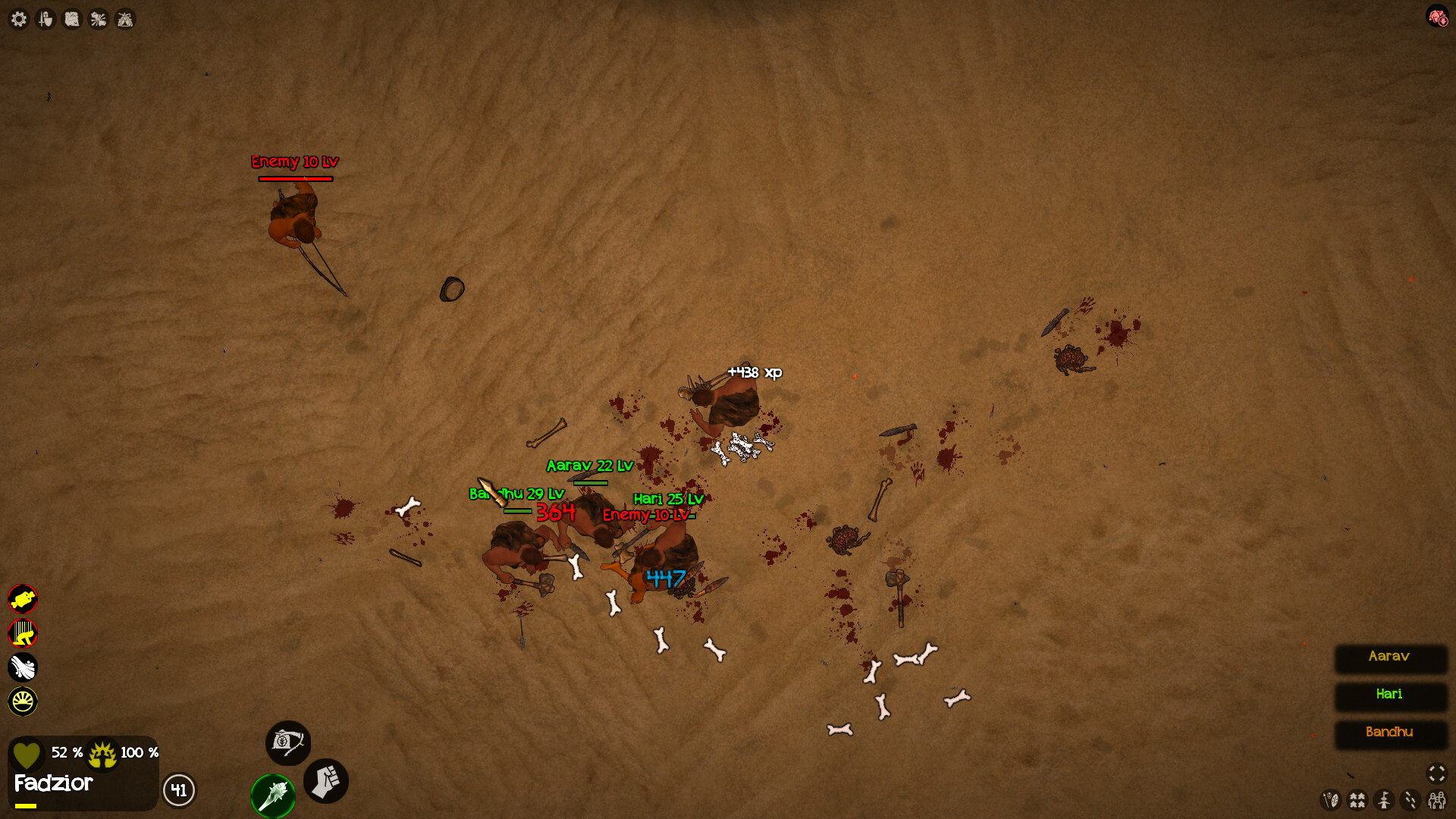Open the backpack inventory icon

(288, 744)
